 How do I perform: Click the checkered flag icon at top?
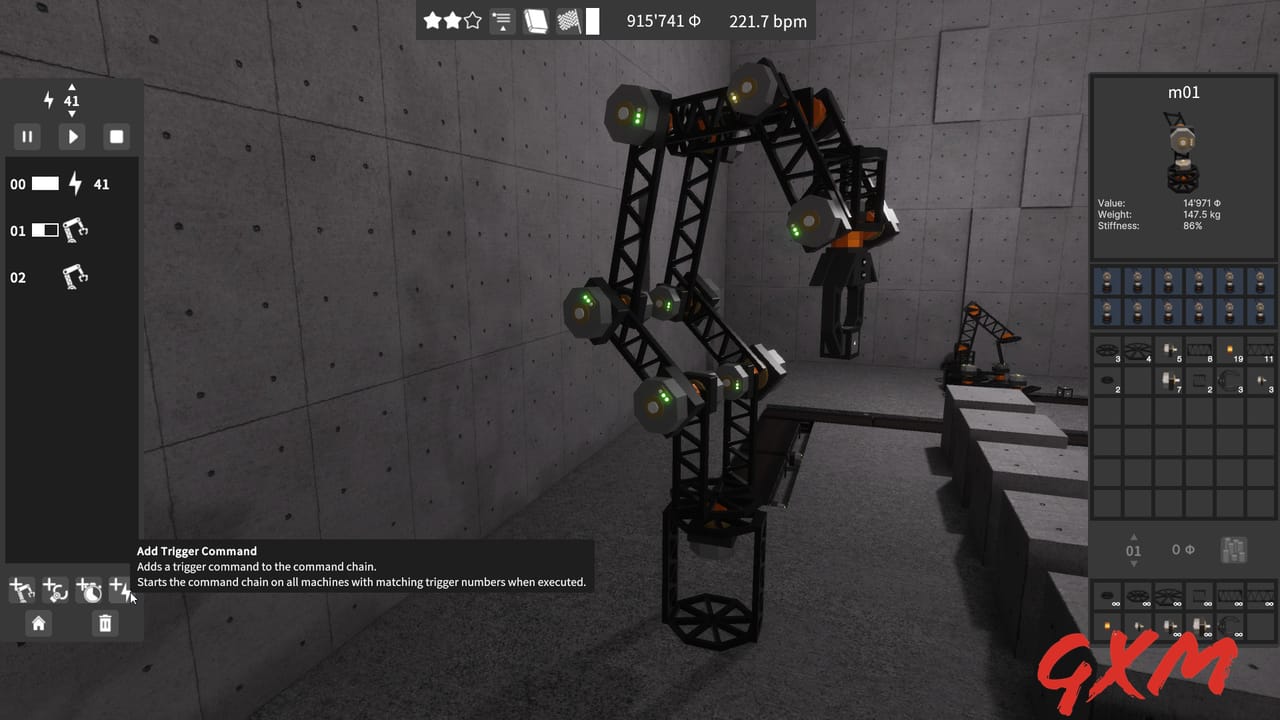coord(568,20)
